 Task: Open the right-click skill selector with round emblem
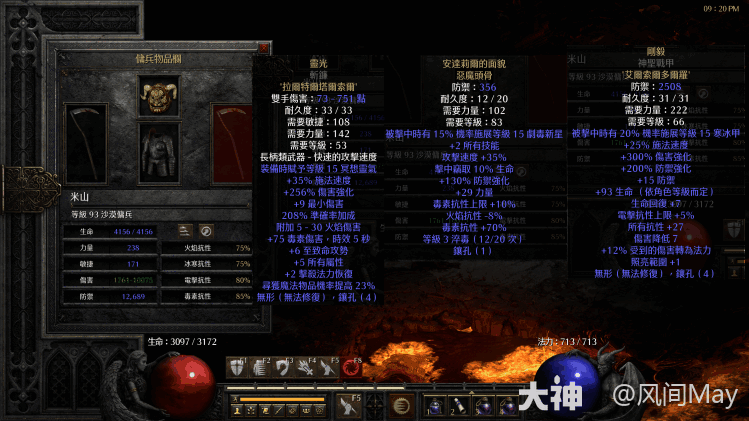point(401,405)
